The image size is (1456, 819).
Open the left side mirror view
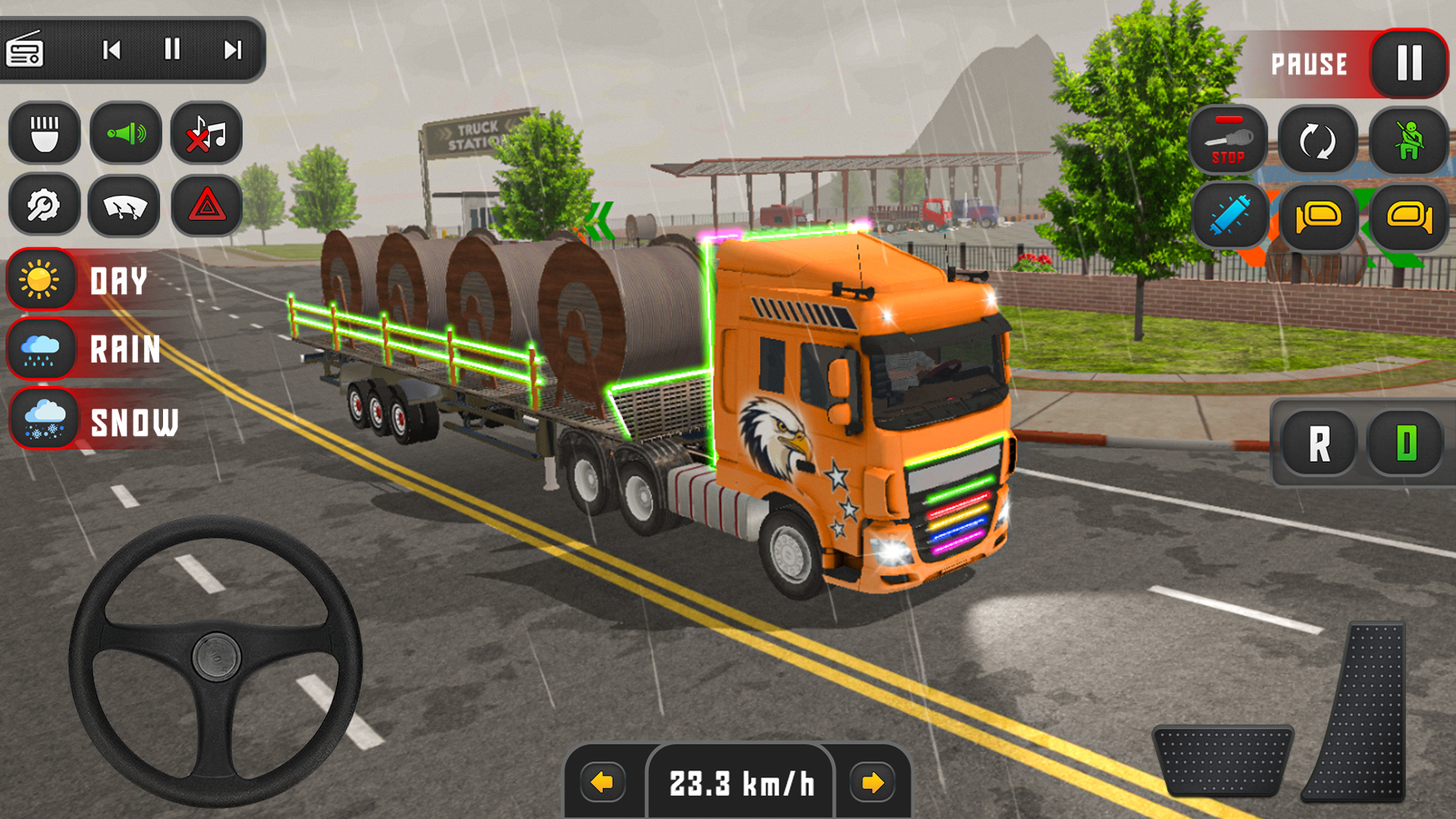pyautogui.click(x=1316, y=216)
